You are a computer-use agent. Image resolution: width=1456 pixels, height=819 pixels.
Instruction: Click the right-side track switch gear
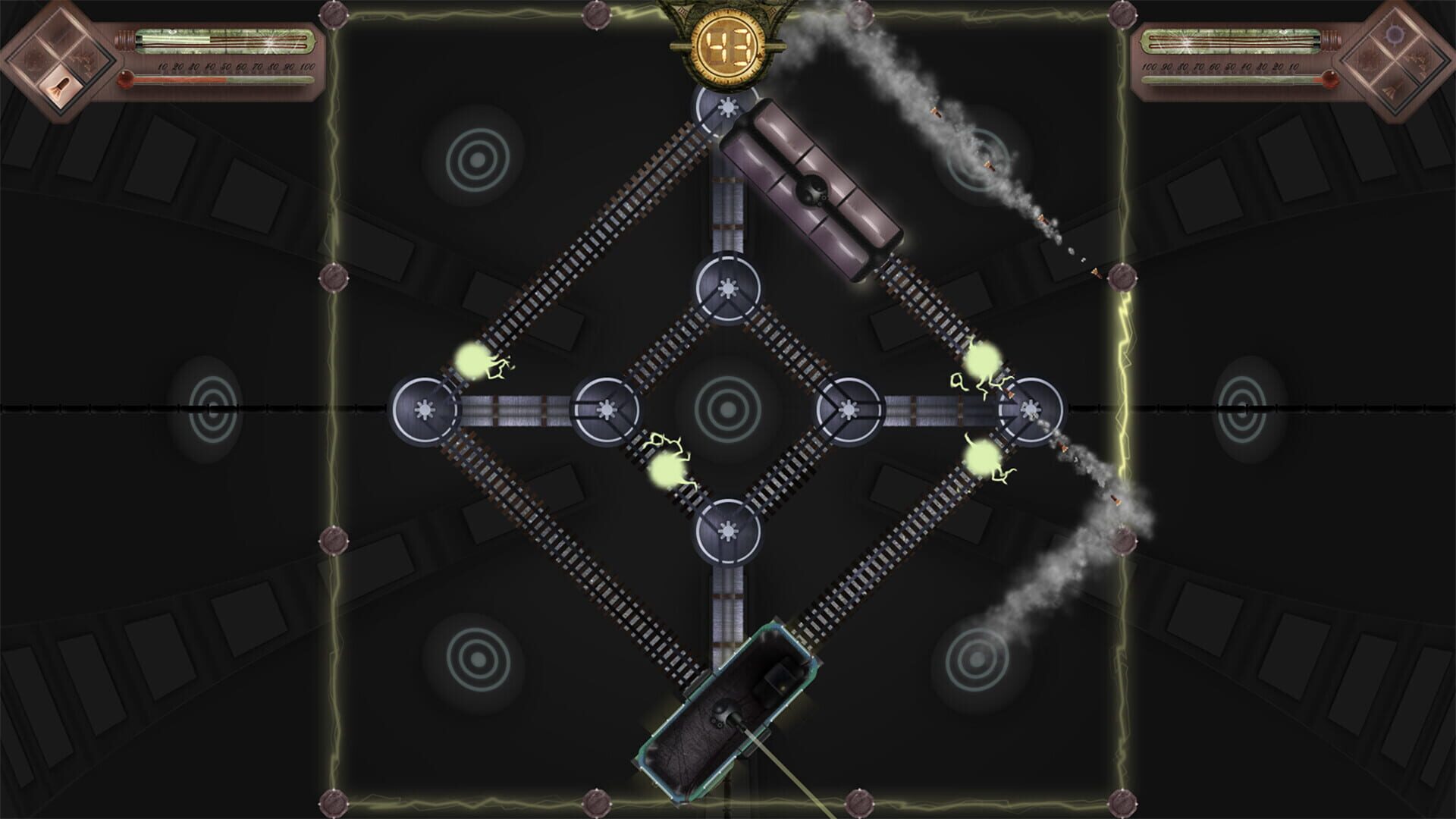(x=1030, y=409)
